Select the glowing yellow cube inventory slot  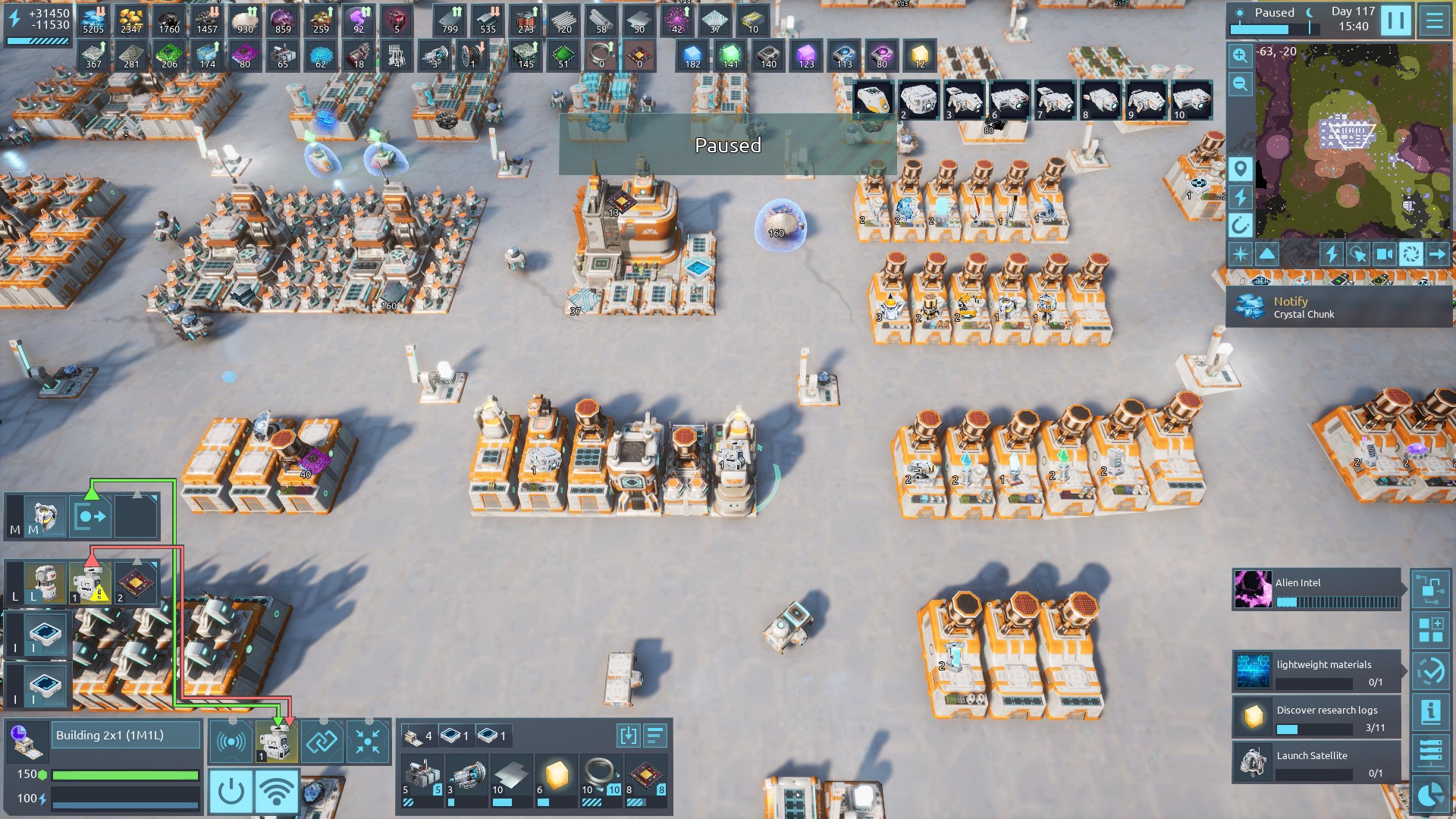(x=557, y=776)
